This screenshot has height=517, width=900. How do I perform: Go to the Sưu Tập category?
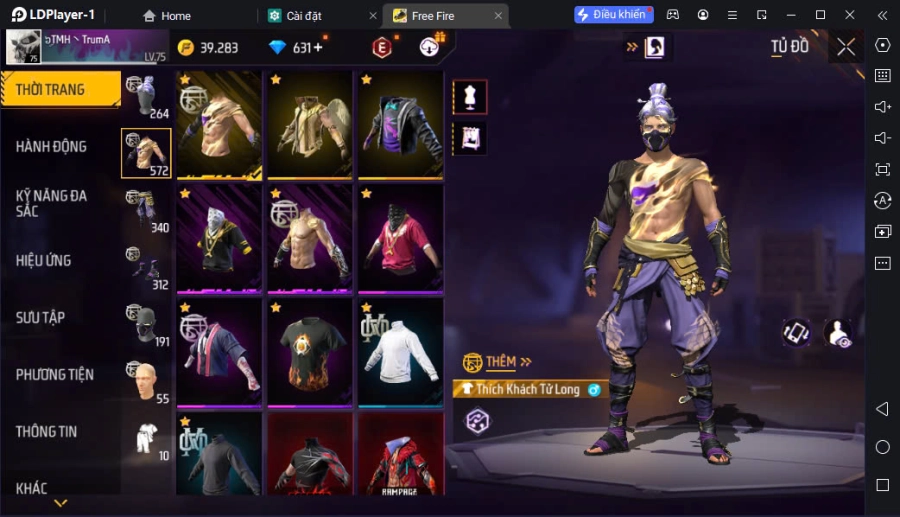41,317
